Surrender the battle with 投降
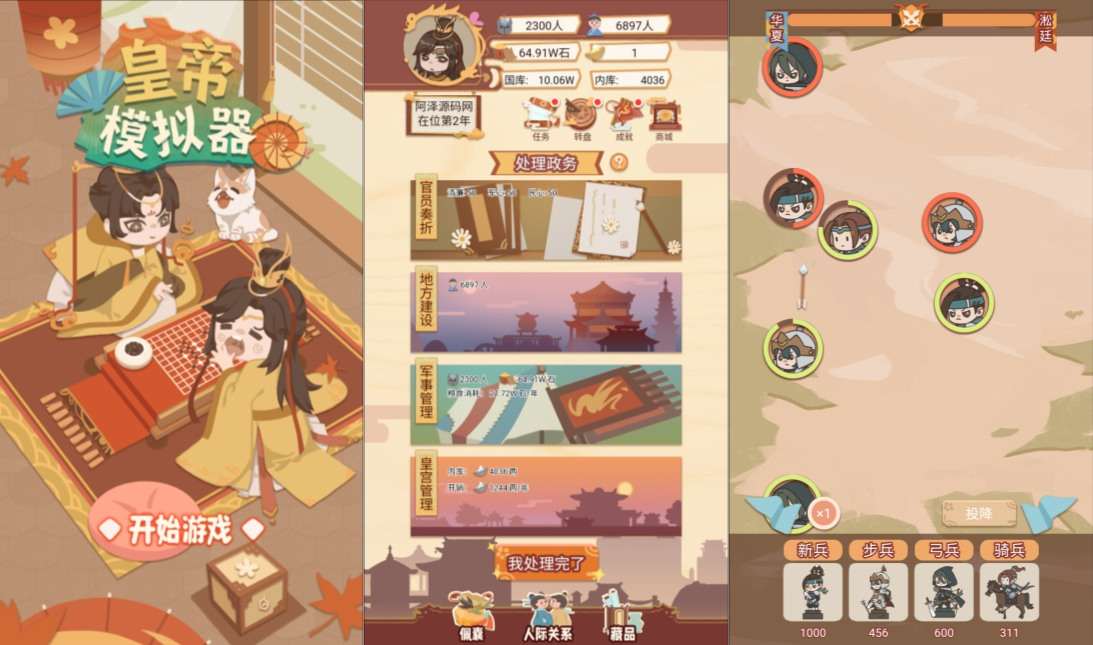The height and width of the screenshot is (645, 1093). 979,513
